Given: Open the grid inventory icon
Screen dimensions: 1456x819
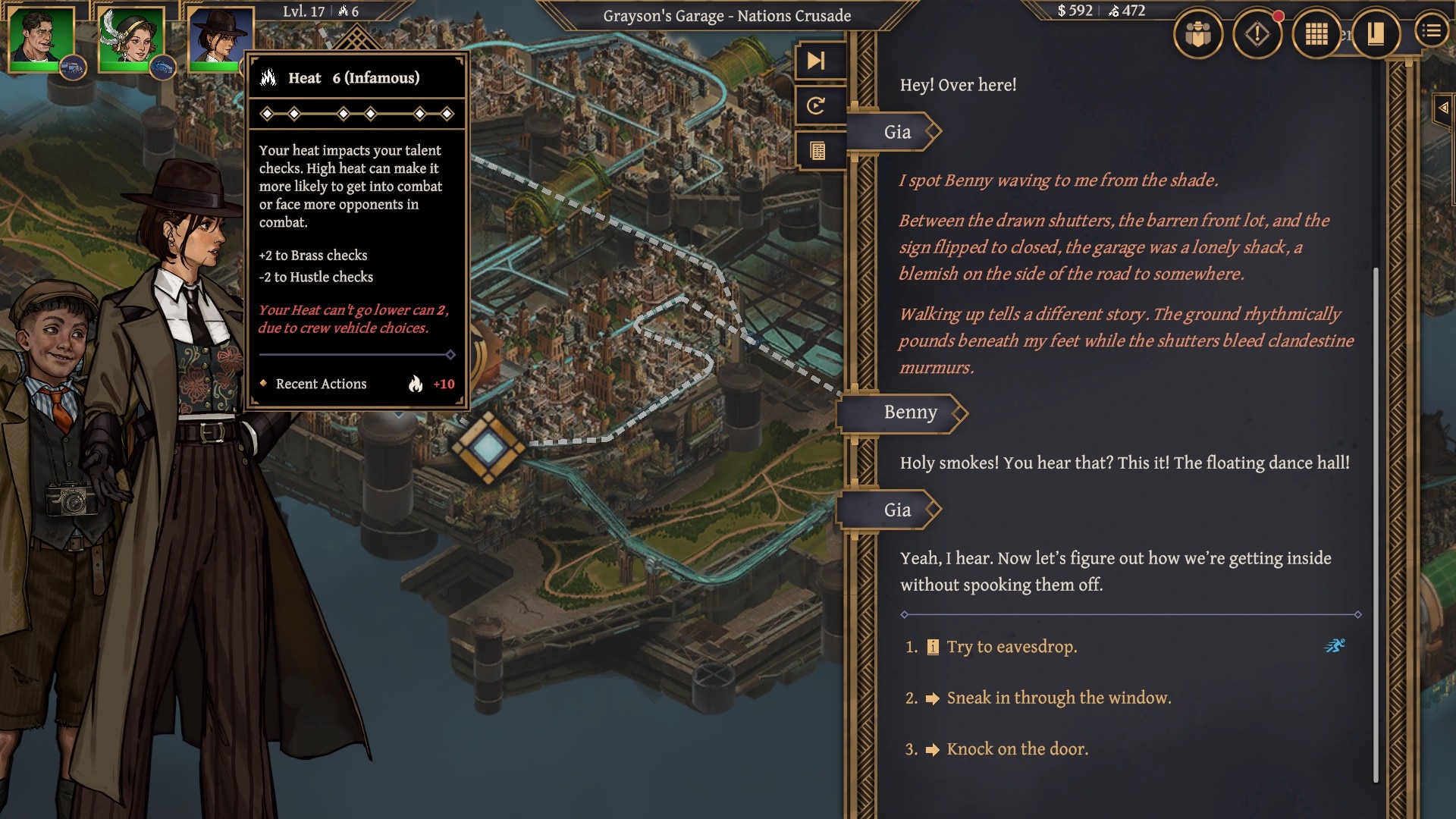Looking at the screenshot, I should (1316, 34).
